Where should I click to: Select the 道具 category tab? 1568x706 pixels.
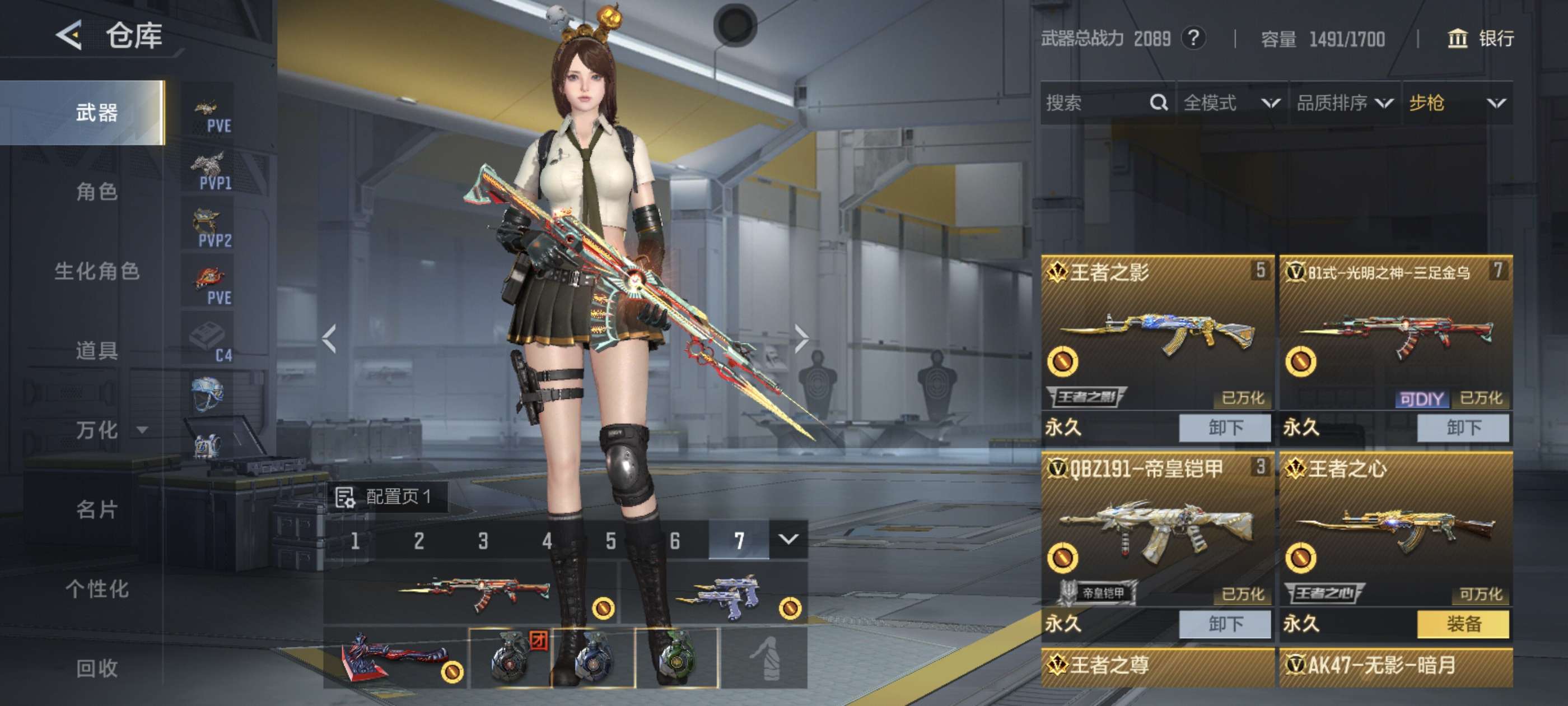[x=96, y=350]
